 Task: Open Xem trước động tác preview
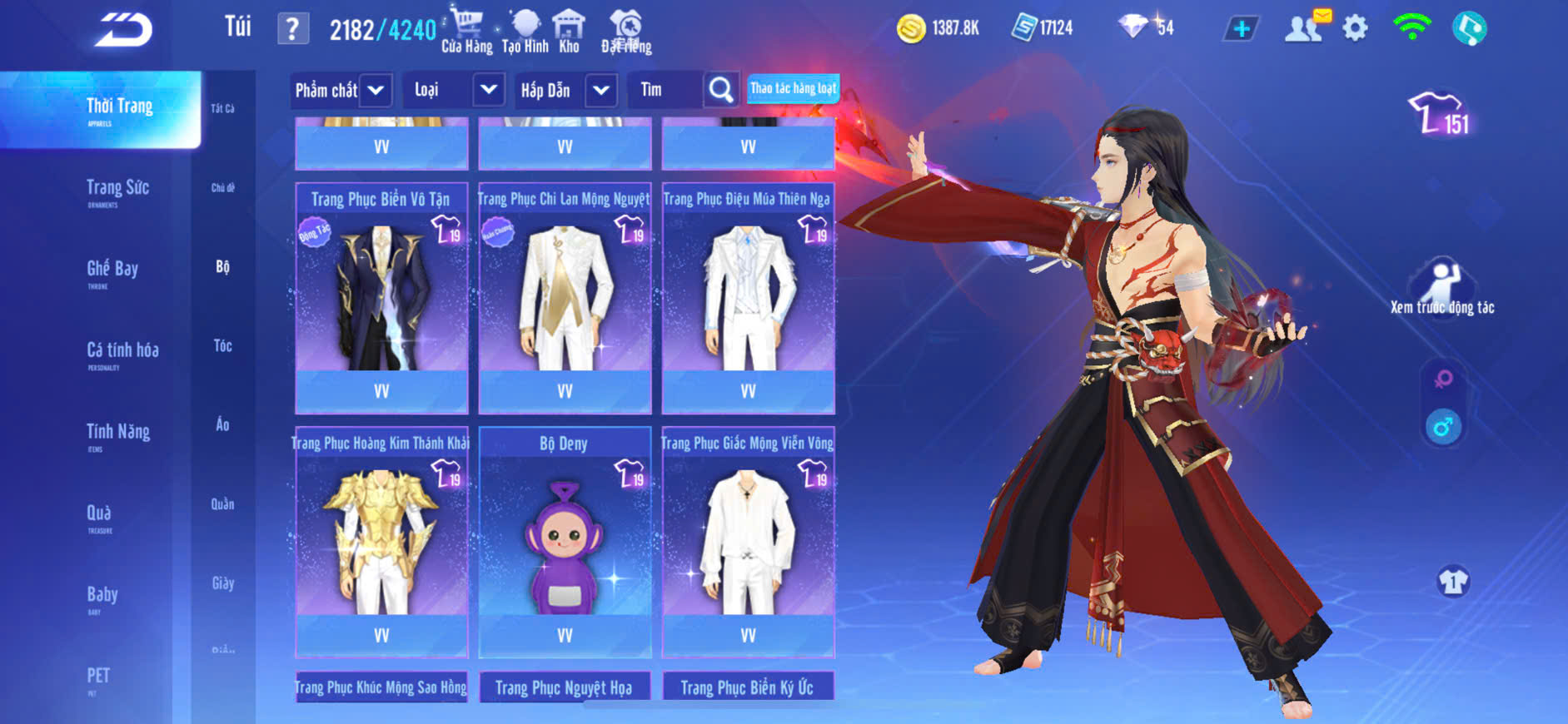pos(1442,287)
